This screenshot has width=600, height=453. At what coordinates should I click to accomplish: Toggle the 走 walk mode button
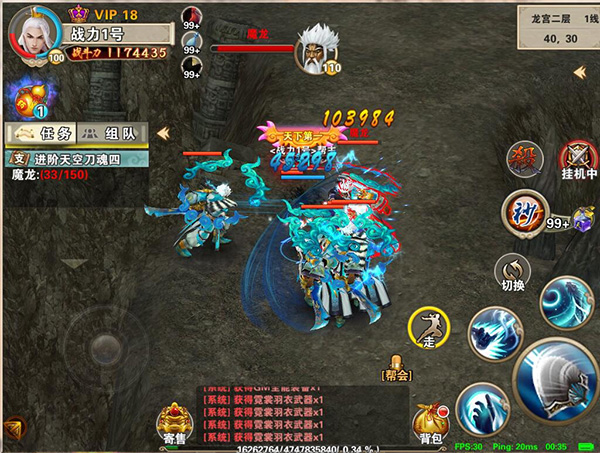coord(429,327)
